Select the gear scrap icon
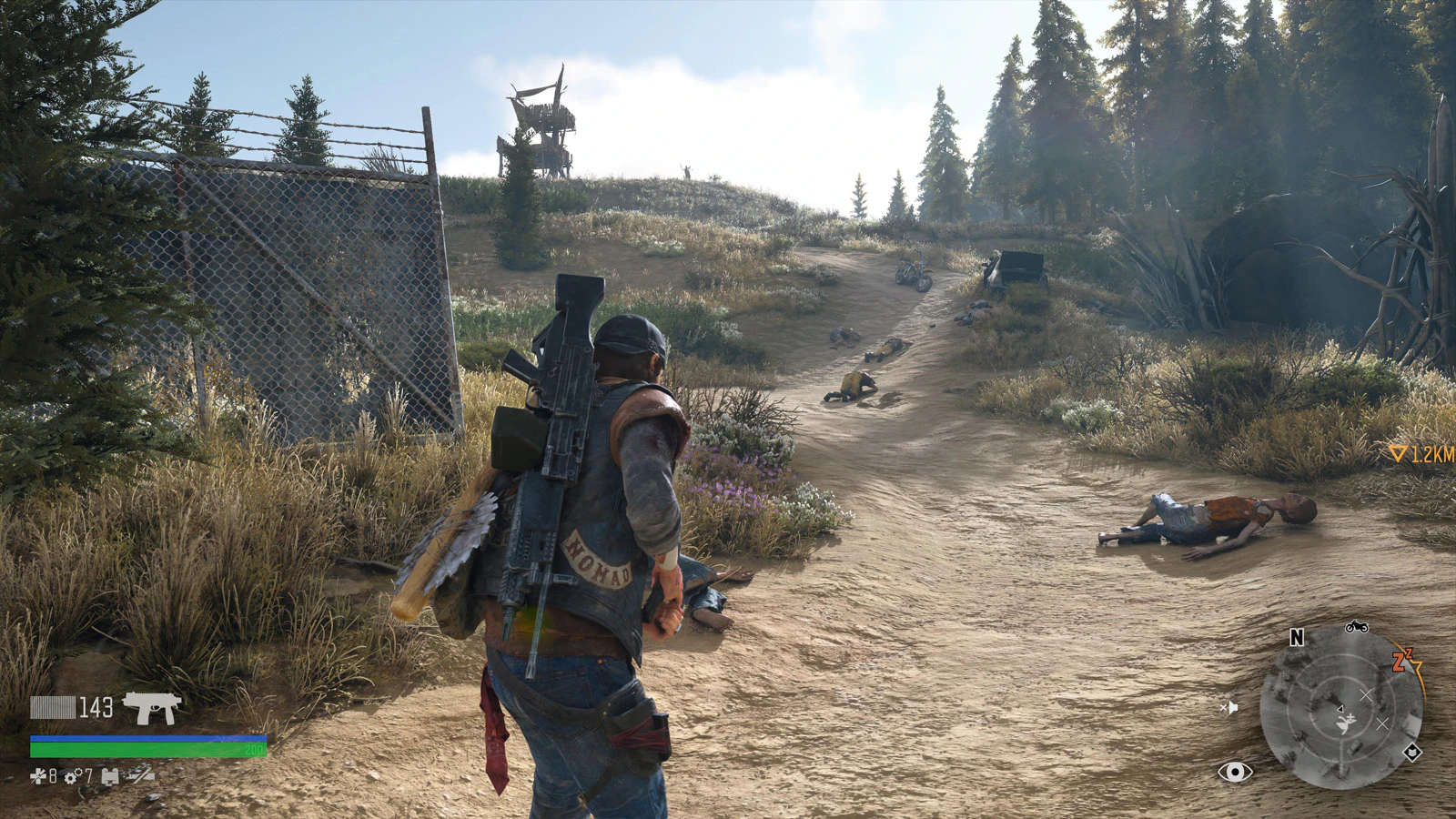Image resolution: width=1456 pixels, height=819 pixels. click(70, 776)
